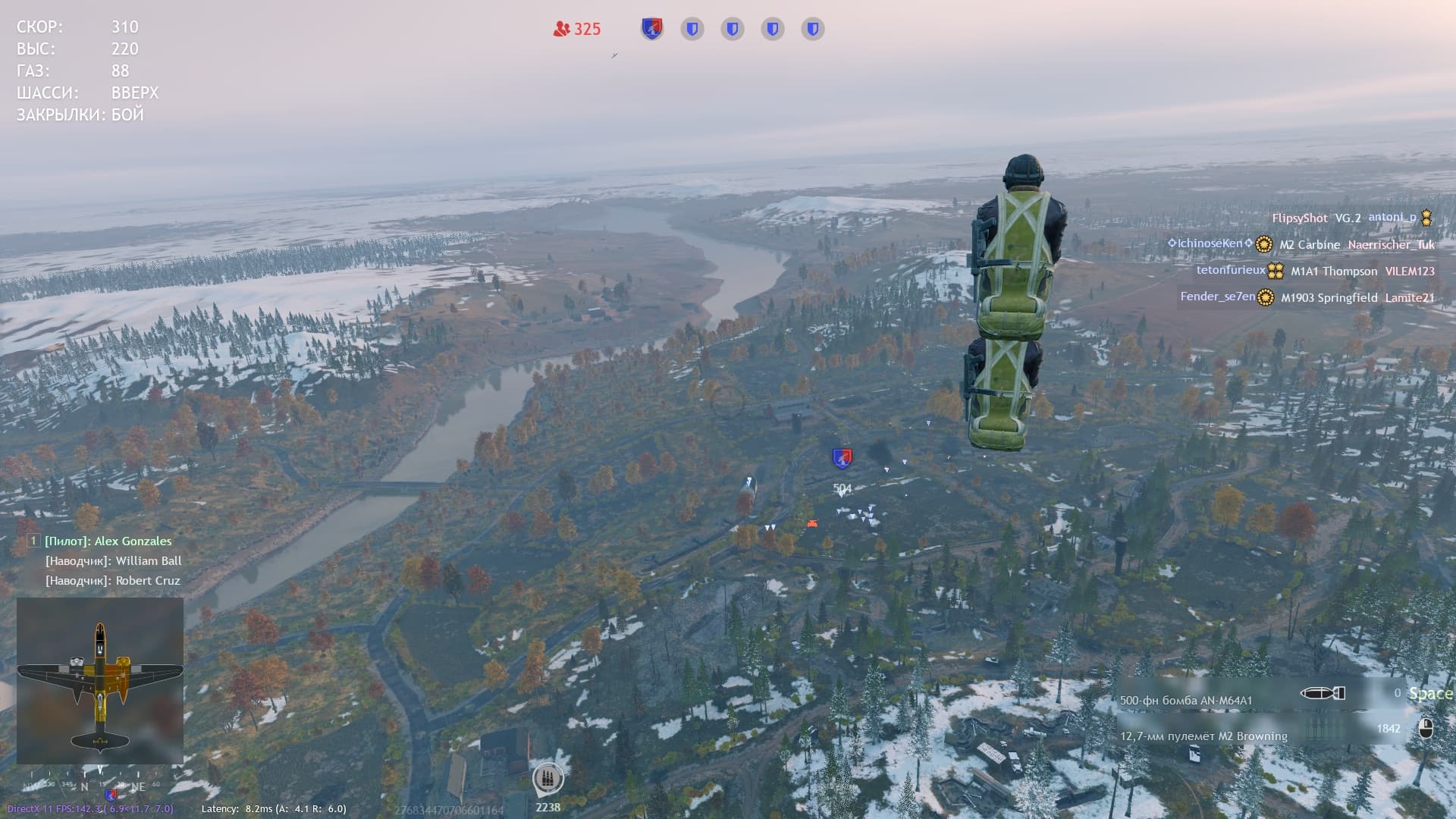
Task: Click the ammo crate icon above 2238
Action: coord(548,778)
